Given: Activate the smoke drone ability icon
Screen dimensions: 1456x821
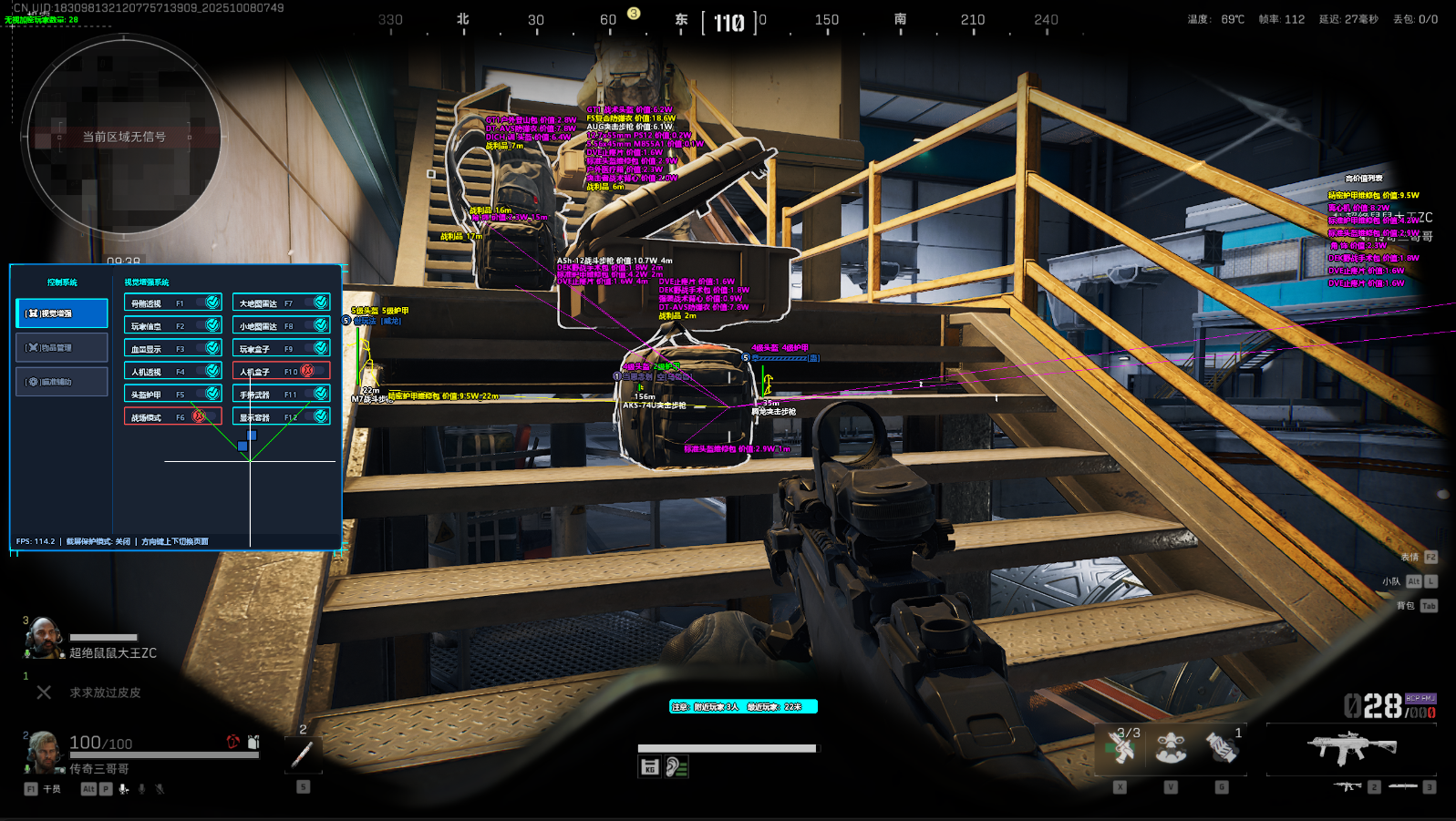Looking at the screenshot, I should click(1171, 749).
